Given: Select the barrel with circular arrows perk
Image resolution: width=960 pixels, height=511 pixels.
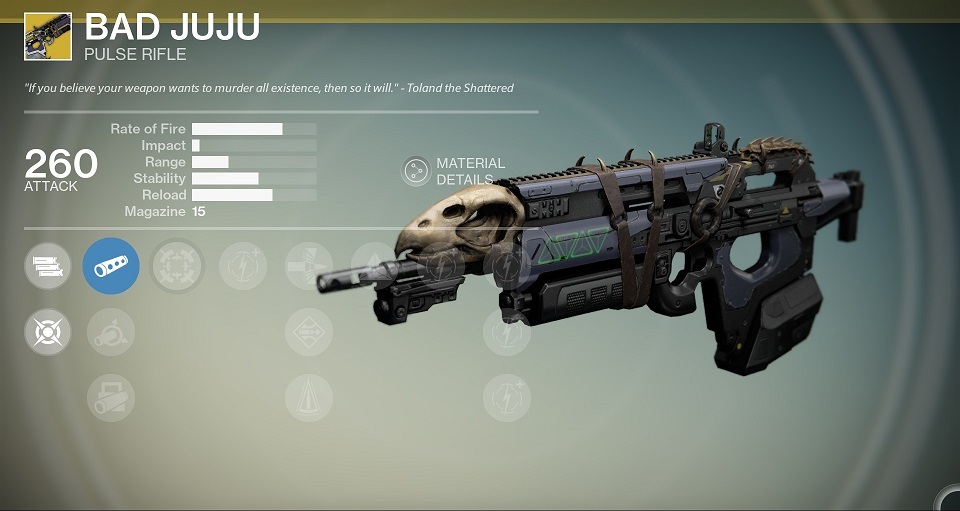Looking at the screenshot, I should 111,332.
